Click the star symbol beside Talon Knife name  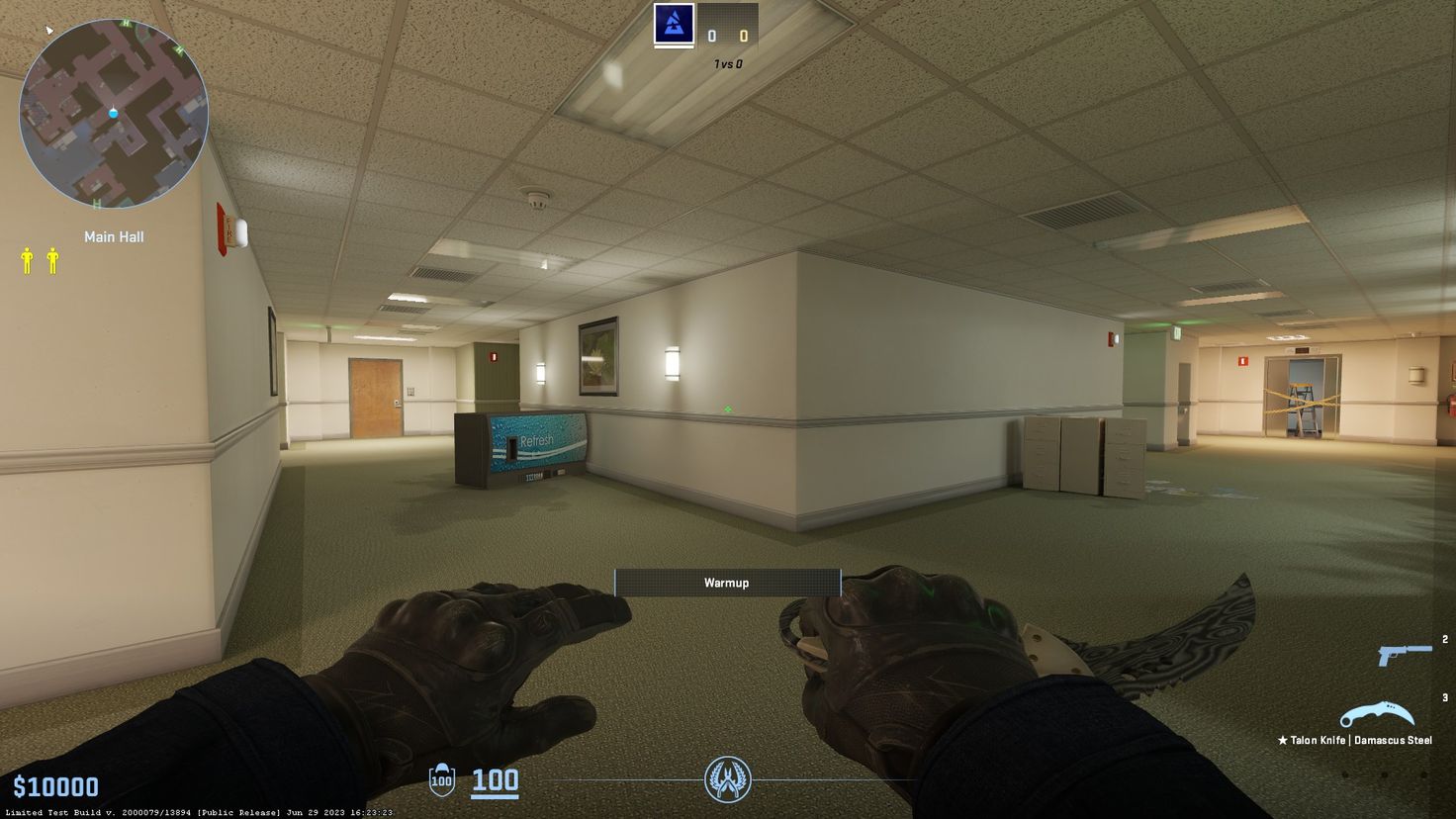click(1282, 739)
